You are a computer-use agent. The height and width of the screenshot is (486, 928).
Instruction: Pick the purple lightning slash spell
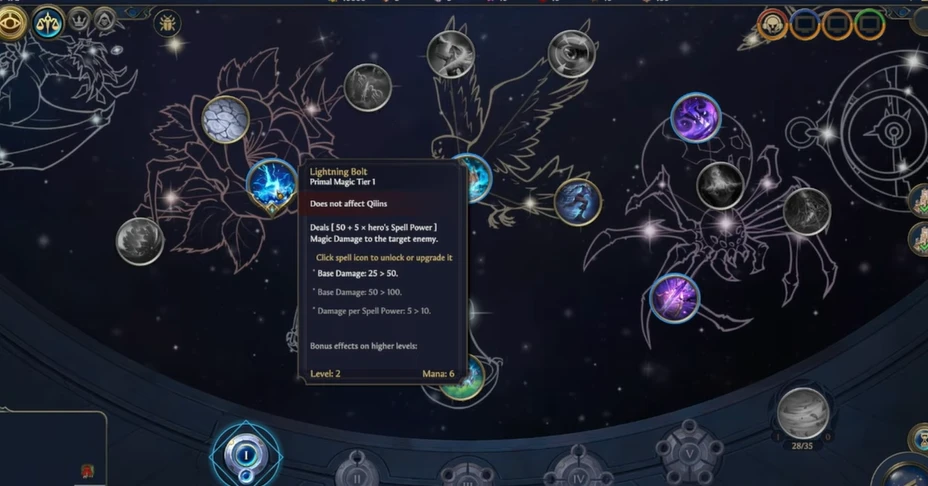coord(674,297)
